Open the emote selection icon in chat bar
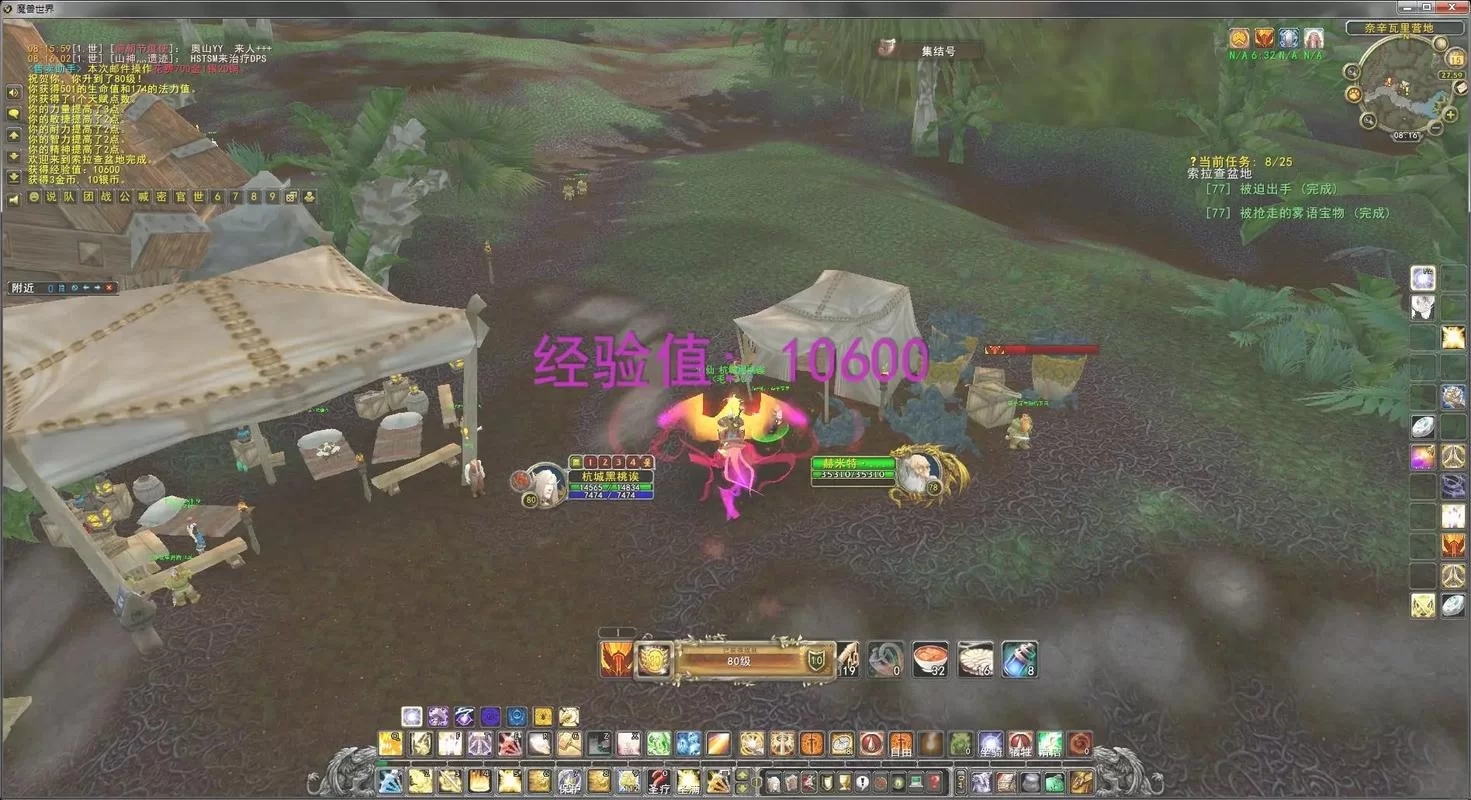 pyautogui.click(x=34, y=196)
